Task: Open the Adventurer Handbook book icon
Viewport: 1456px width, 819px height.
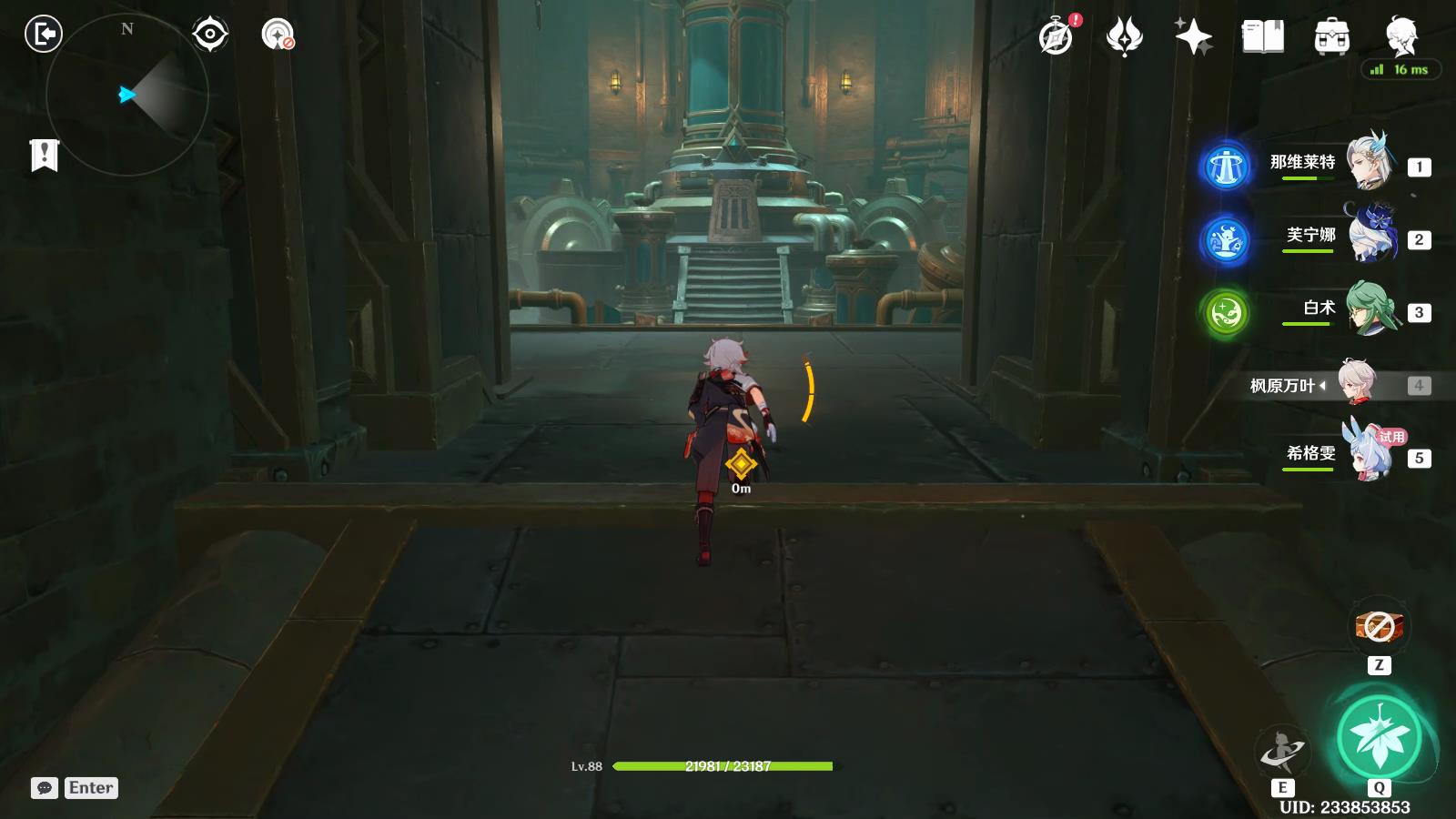Action: (1263, 37)
